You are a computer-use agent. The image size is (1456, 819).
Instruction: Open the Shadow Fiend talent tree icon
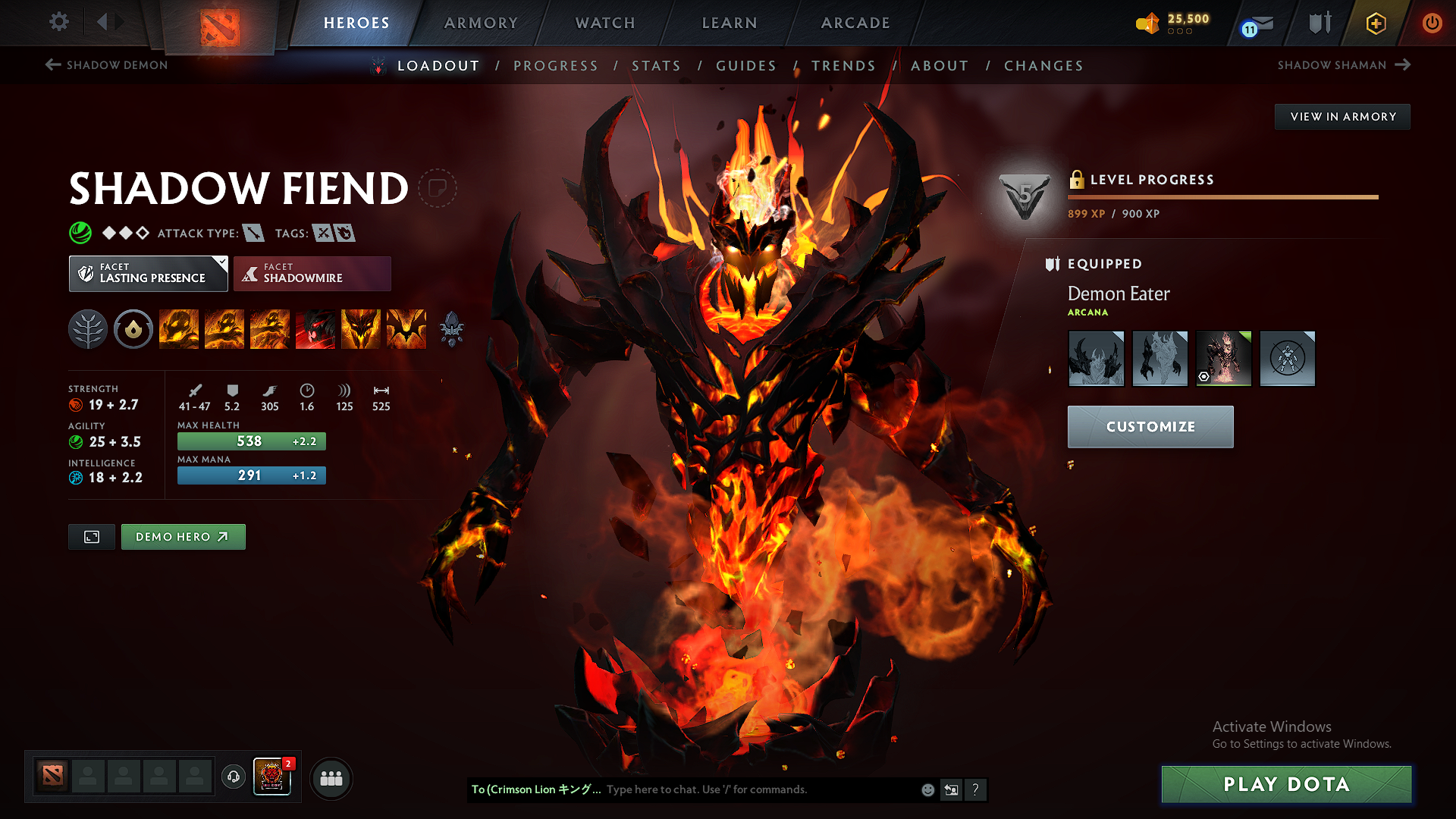tap(88, 328)
